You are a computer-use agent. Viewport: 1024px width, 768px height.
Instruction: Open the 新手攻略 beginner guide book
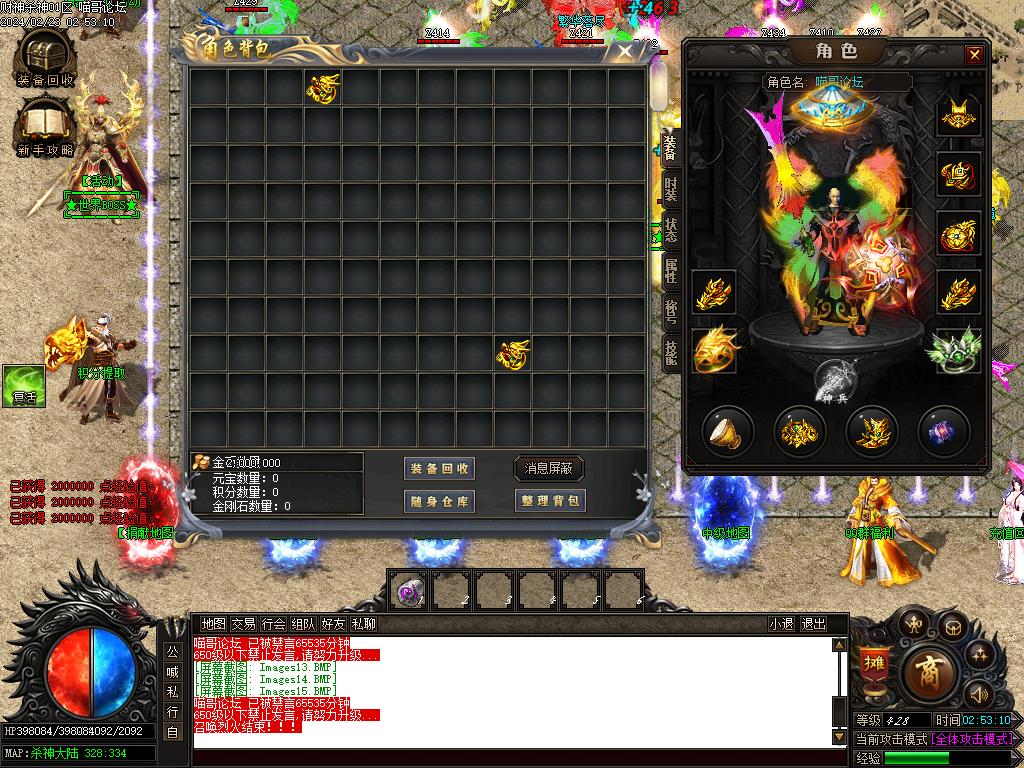[x=45, y=125]
